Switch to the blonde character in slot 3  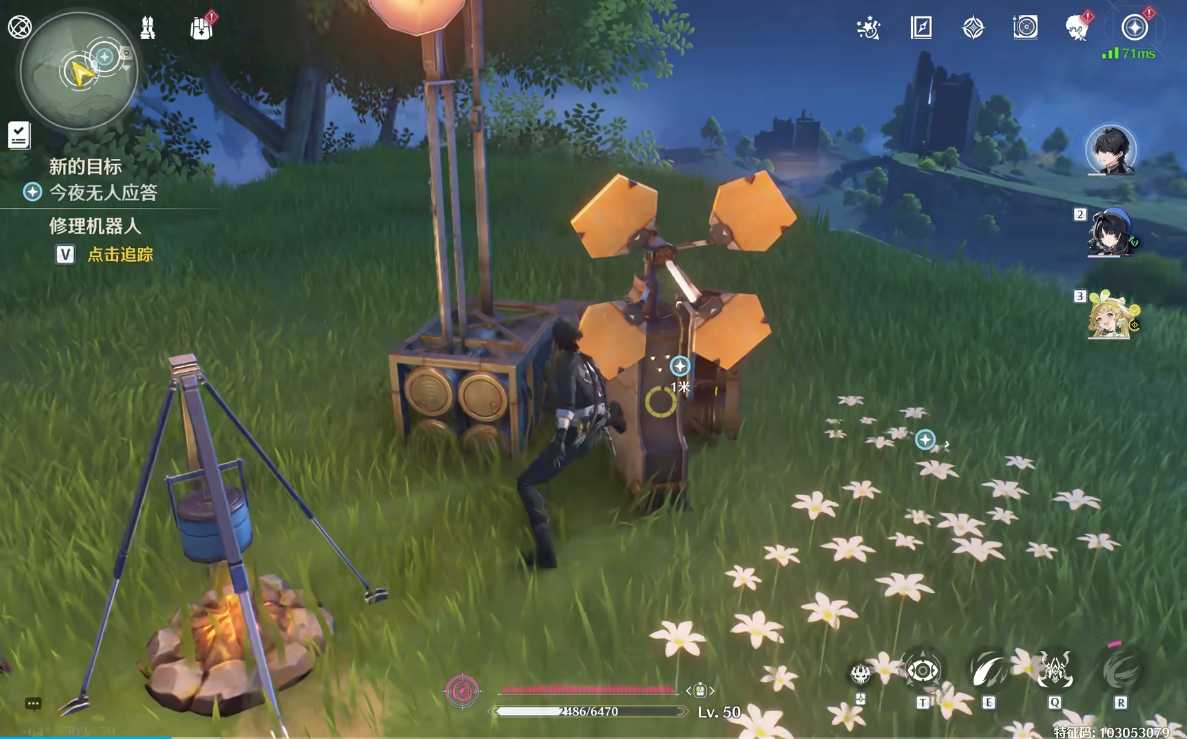(1111, 314)
